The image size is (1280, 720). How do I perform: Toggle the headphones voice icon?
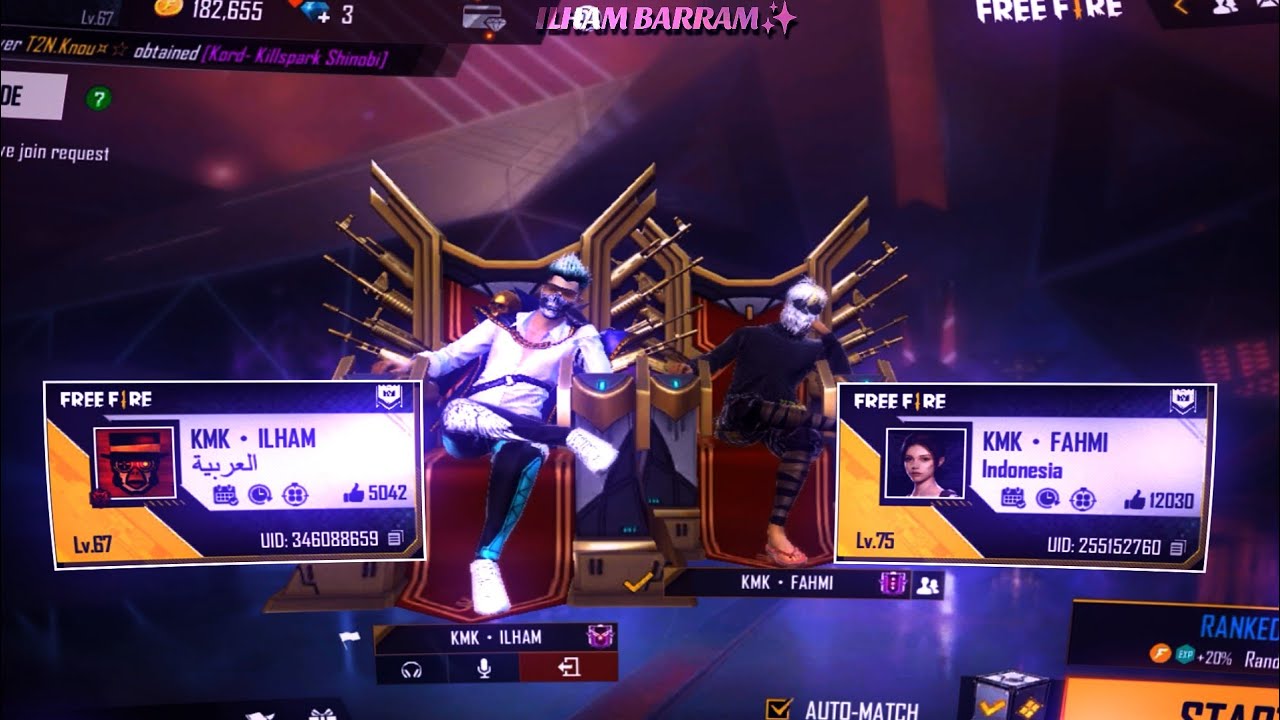[x=409, y=669]
